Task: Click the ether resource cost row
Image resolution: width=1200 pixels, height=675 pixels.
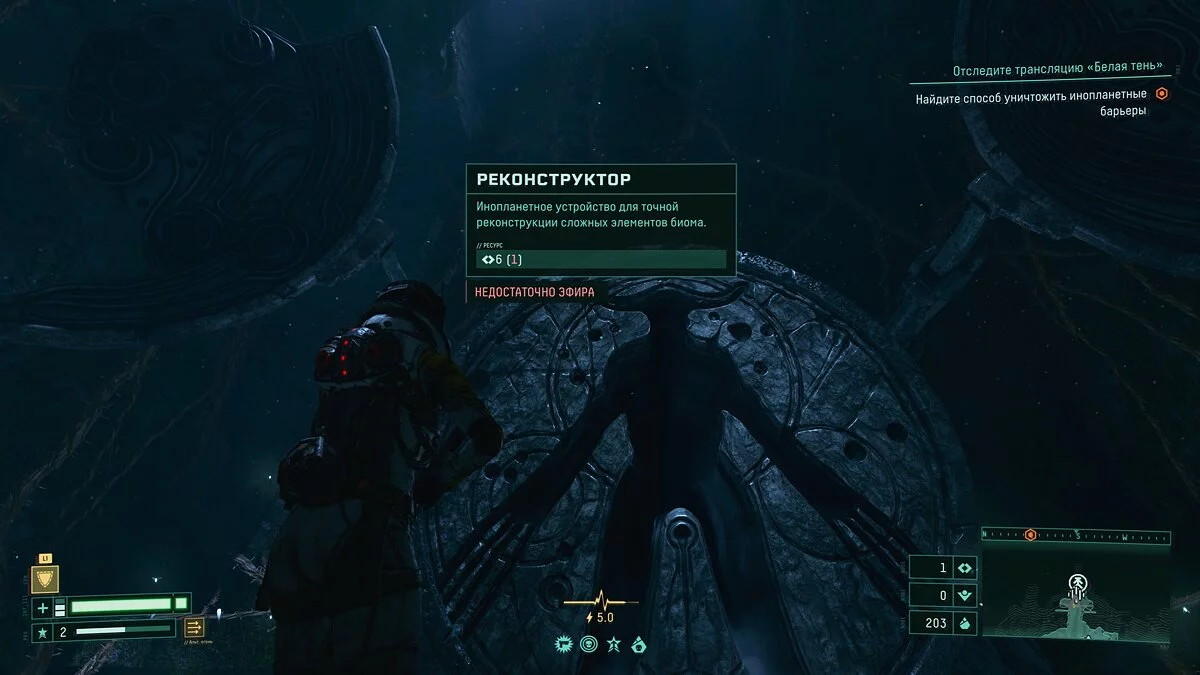Action: click(601, 260)
